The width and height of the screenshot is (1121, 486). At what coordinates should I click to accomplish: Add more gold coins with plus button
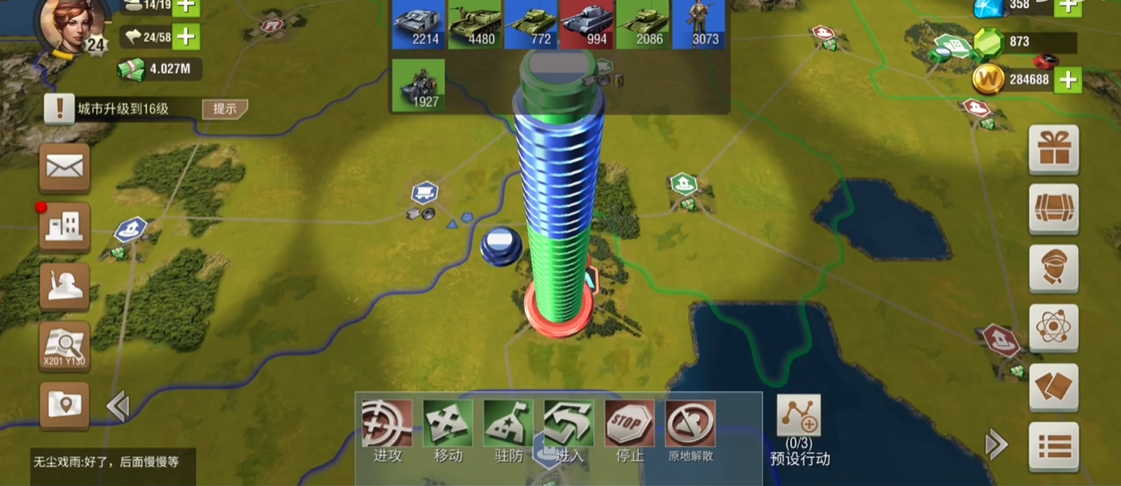1068,79
